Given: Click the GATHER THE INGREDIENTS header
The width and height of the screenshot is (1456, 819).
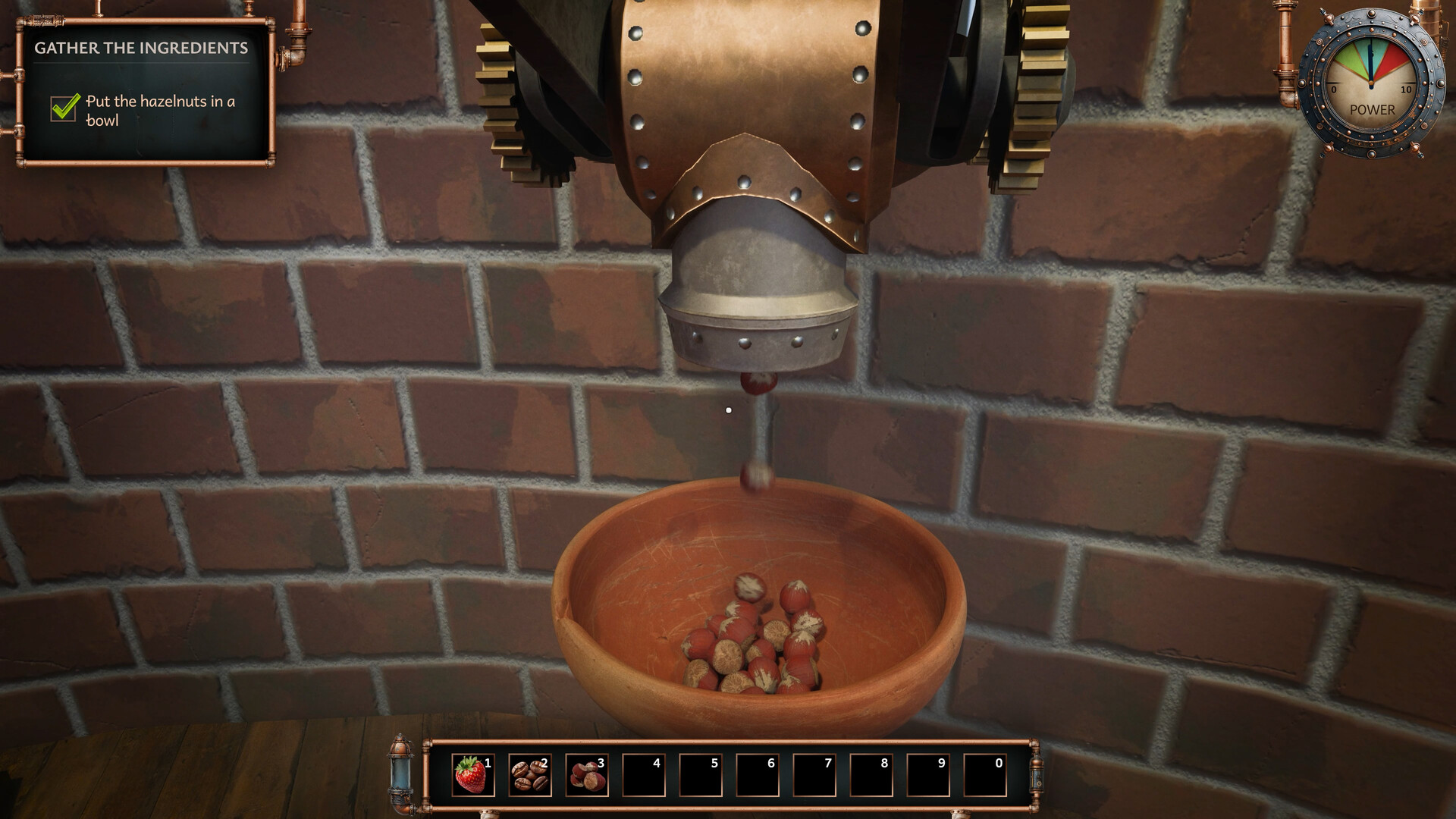Looking at the screenshot, I should (141, 46).
